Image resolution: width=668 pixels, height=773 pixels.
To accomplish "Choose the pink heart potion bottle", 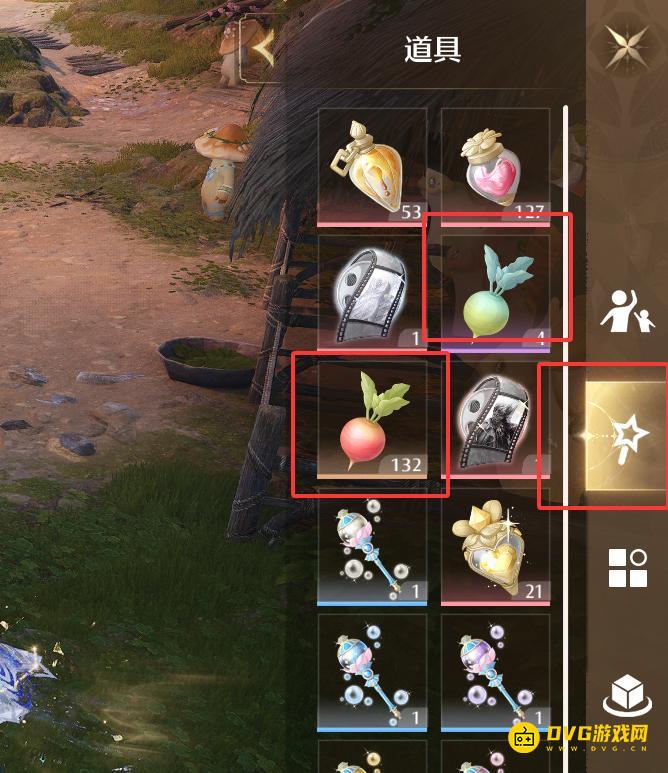I will pyautogui.click(x=495, y=165).
